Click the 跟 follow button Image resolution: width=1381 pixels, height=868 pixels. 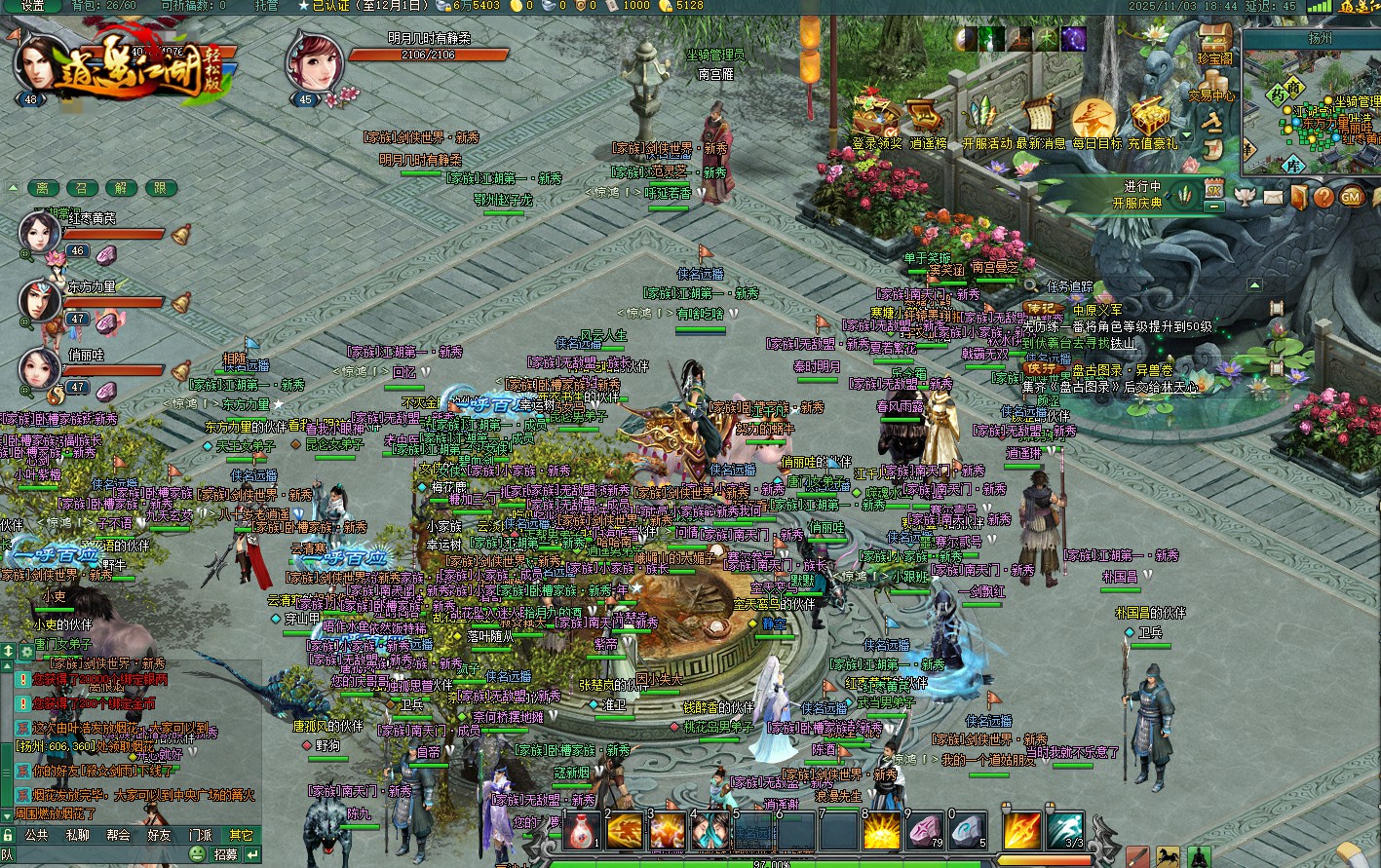[161, 188]
